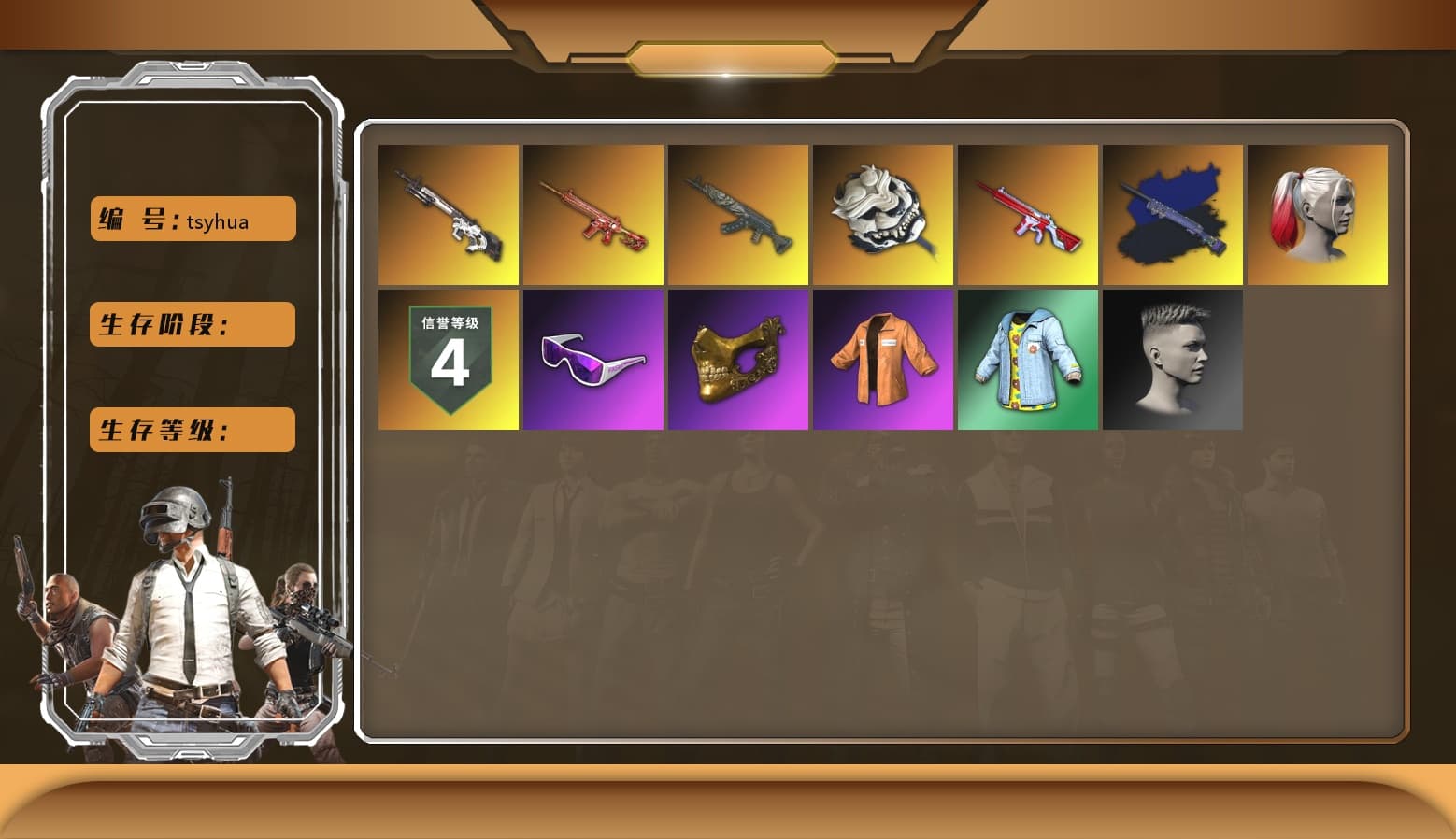Open the red M416 rifle skin
The width and height of the screenshot is (1456, 839).
593,213
